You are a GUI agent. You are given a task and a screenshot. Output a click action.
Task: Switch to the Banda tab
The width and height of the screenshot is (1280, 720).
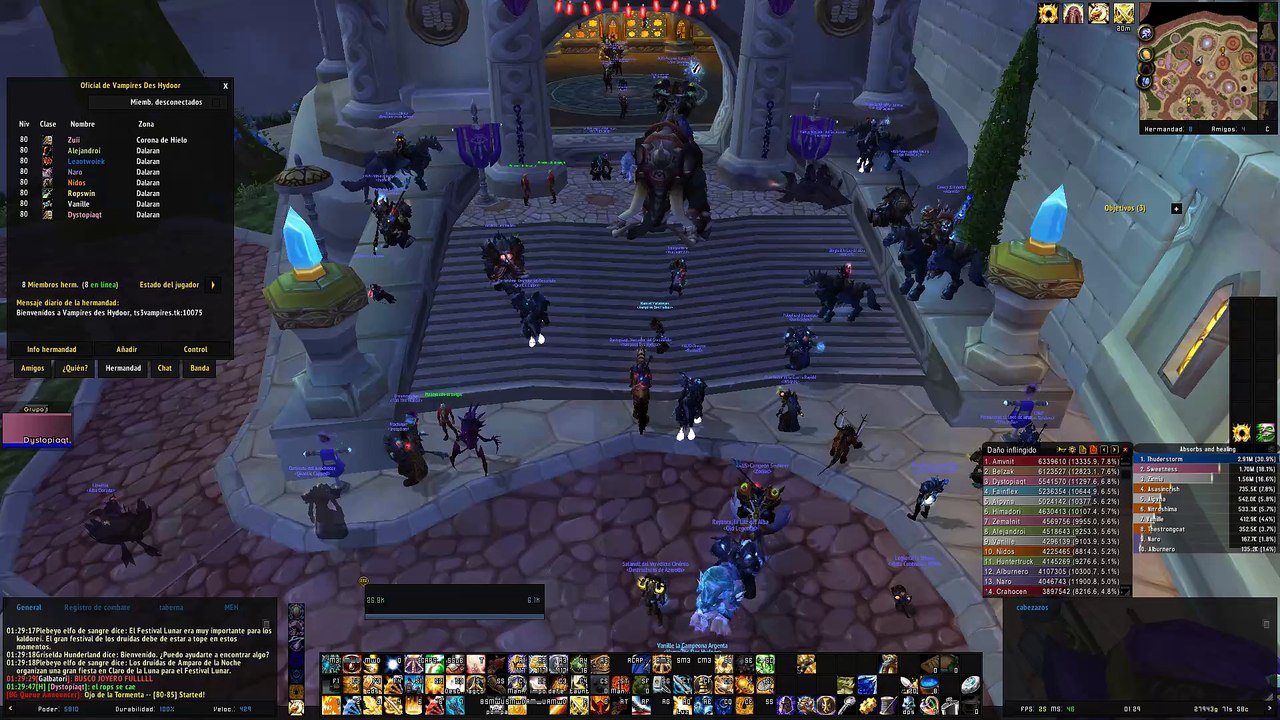(200, 368)
